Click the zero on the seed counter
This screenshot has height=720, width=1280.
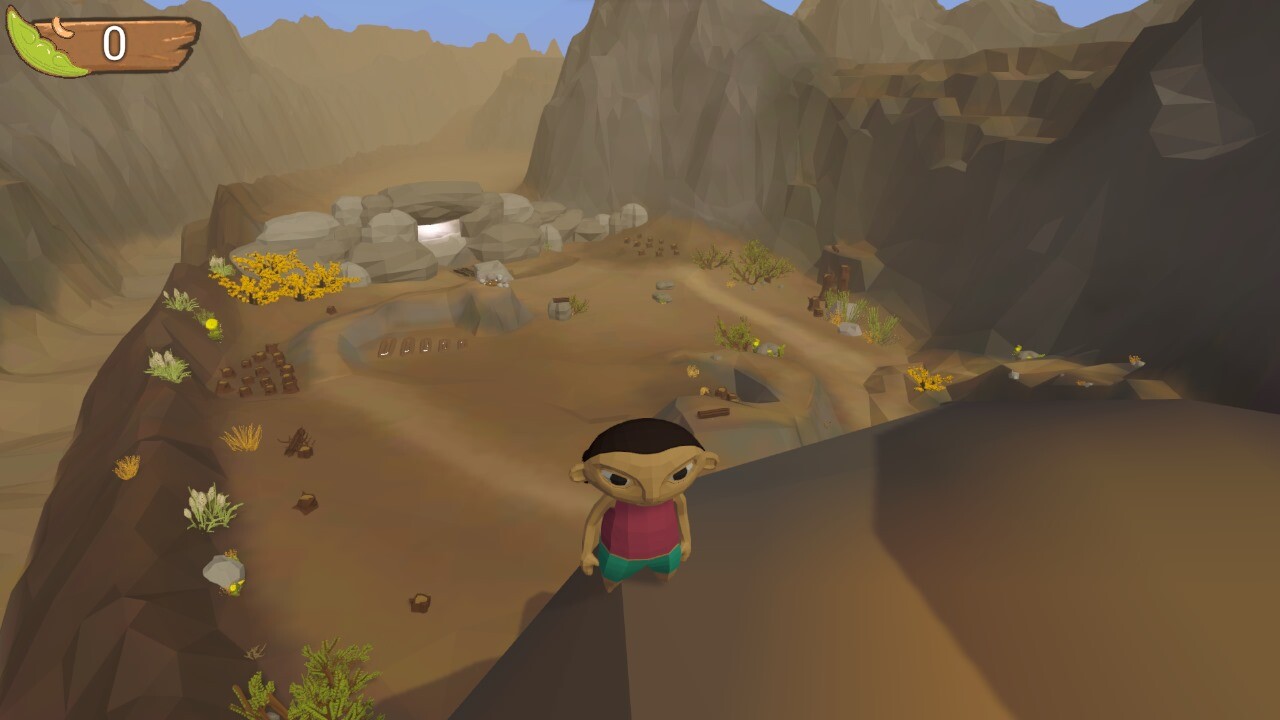pyautogui.click(x=113, y=40)
